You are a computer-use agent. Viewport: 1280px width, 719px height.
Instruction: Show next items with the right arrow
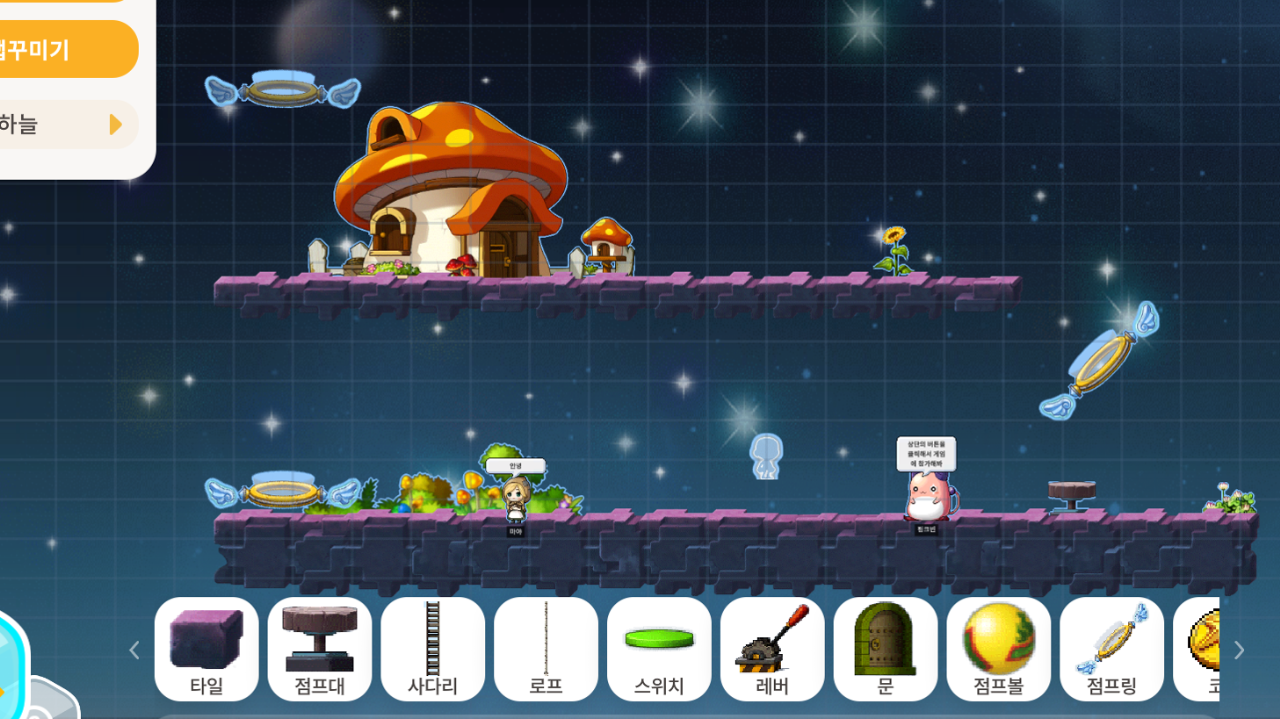(x=1240, y=650)
